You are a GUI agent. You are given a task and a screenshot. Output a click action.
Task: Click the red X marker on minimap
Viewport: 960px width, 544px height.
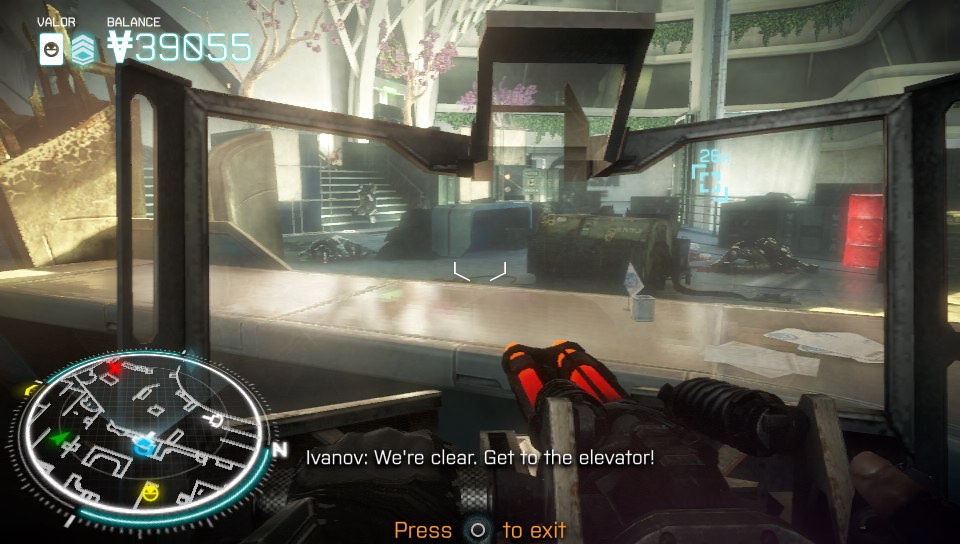coord(114,366)
